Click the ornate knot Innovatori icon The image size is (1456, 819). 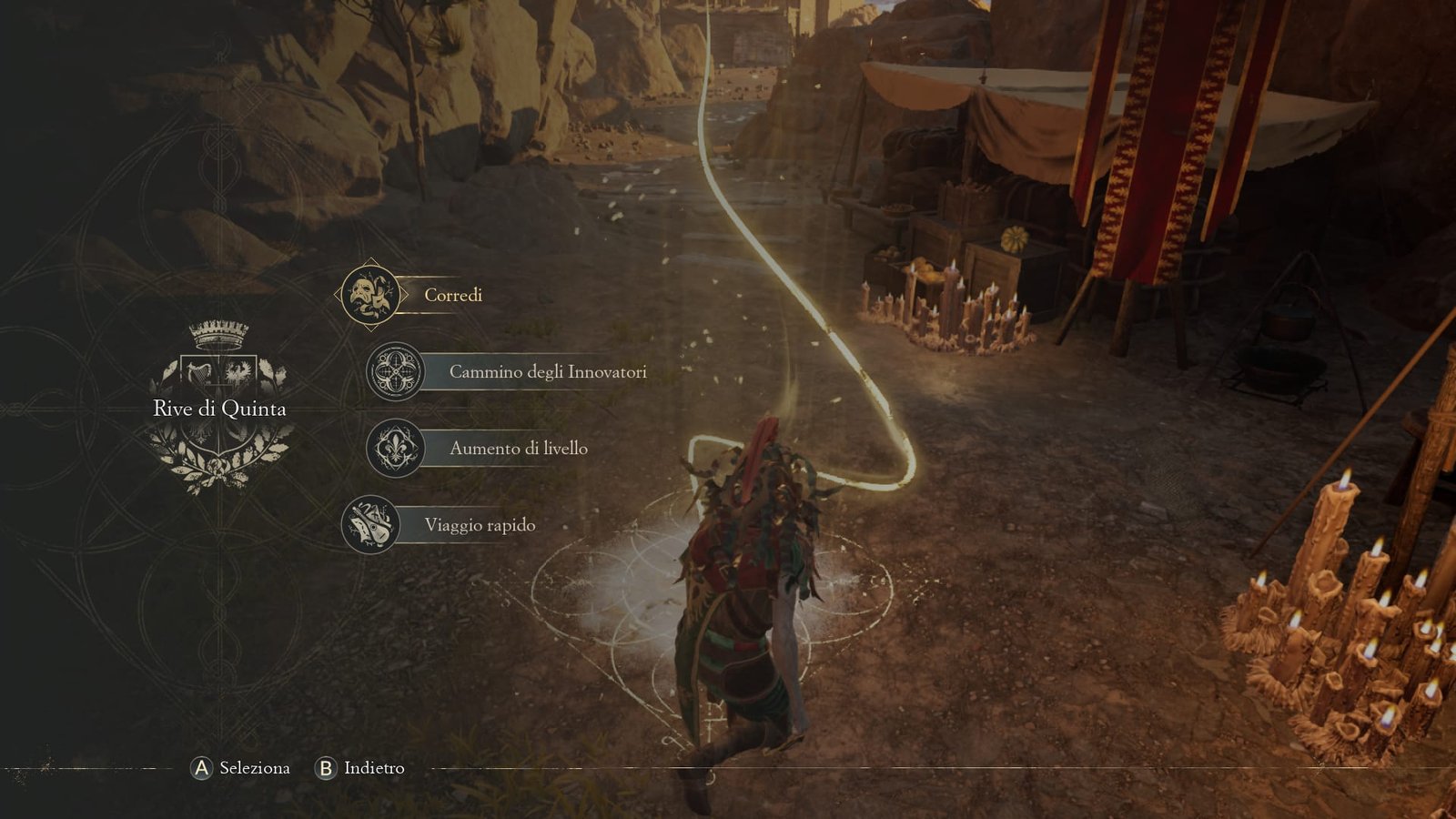pyautogui.click(x=395, y=371)
